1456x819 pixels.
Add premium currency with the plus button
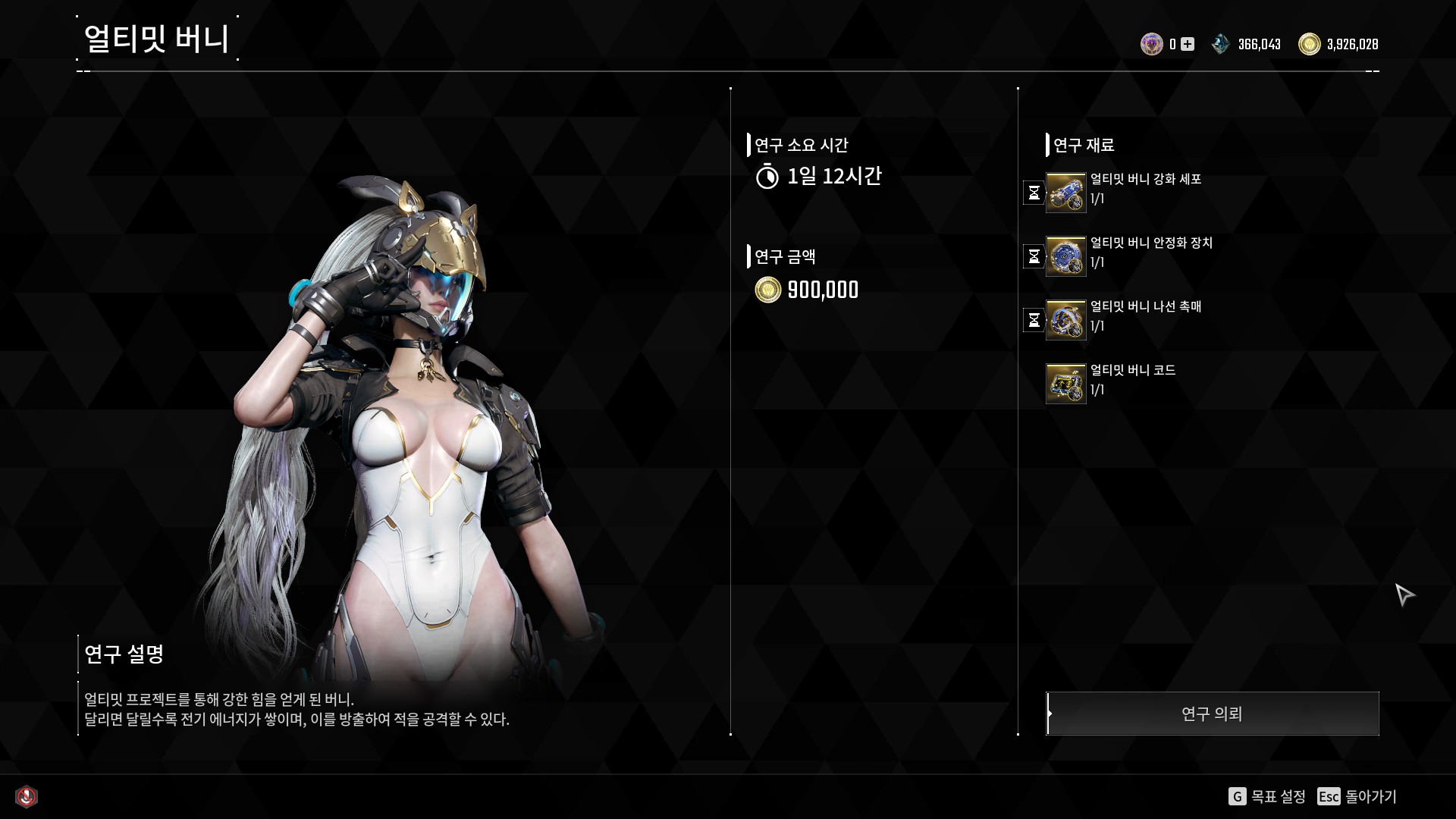tap(1188, 44)
